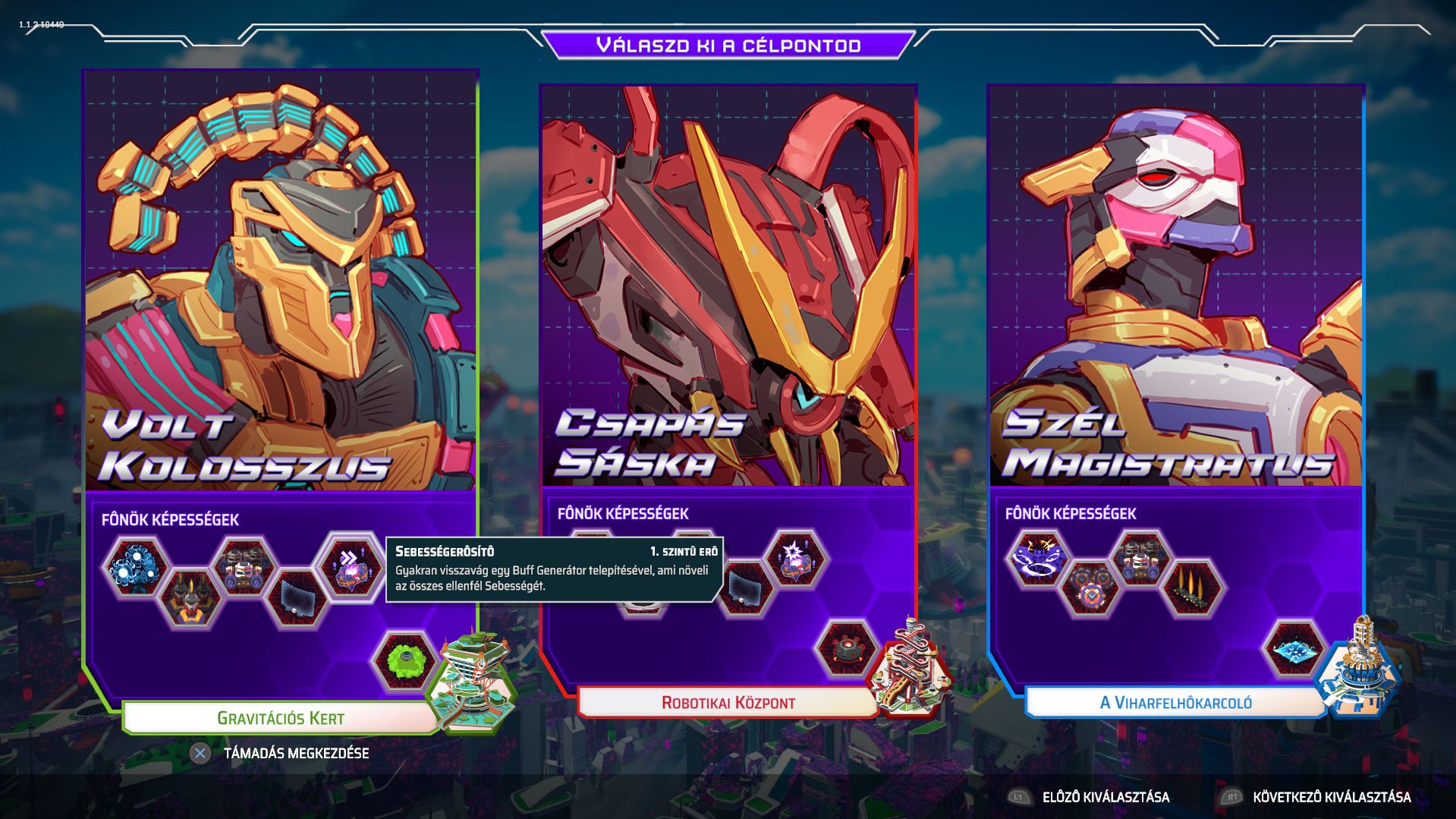Viewport: 1456px width, 819px height.
Task: Pick the Szél Magistratus boss card
Action: click(x=1176, y=288)
